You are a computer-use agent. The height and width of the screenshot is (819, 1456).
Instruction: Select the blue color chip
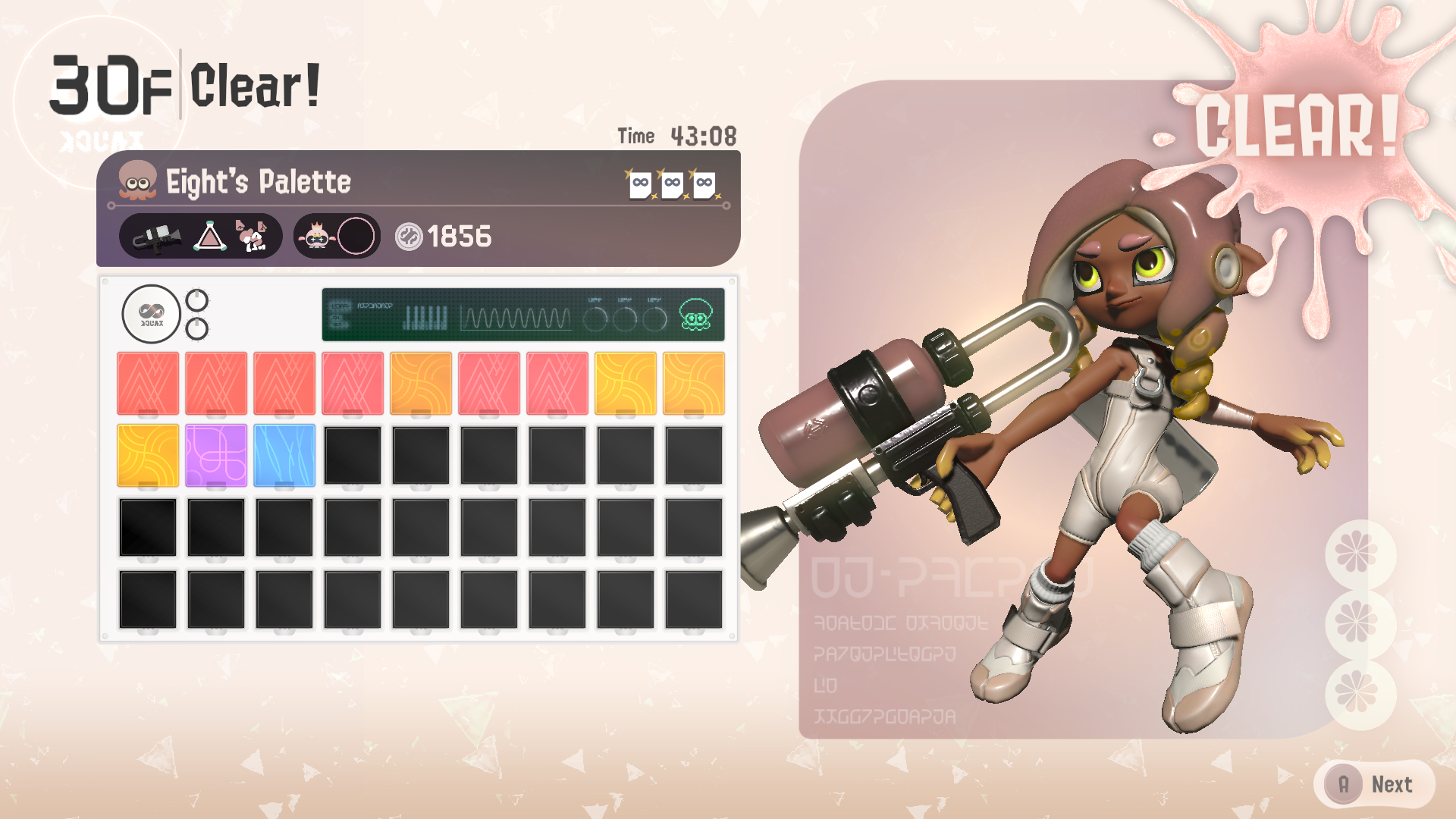tap(284, 455)
